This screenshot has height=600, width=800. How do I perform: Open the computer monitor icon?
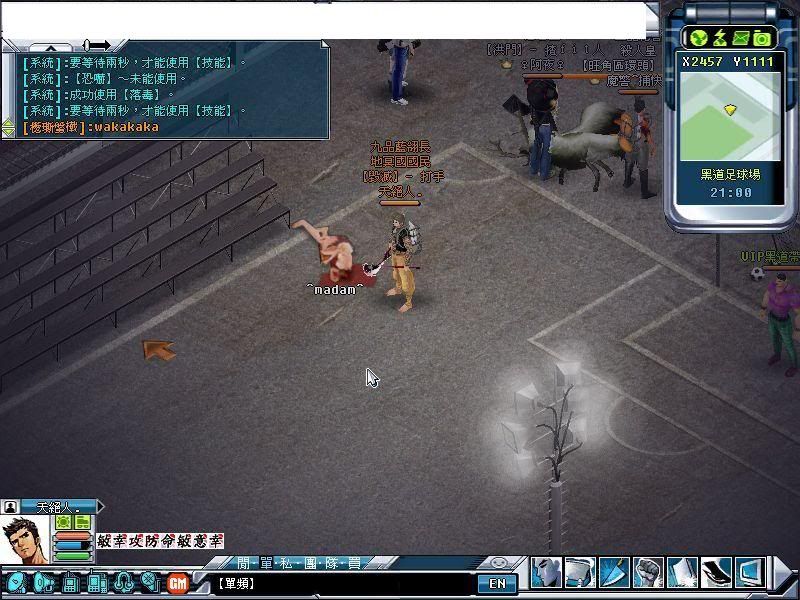point(750,573)
